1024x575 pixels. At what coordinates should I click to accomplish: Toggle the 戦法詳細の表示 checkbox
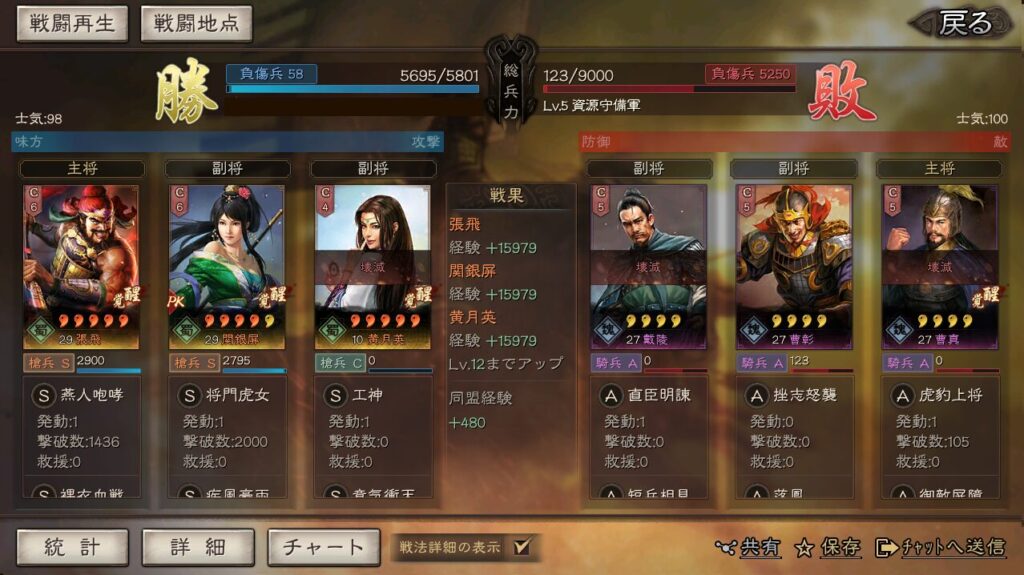[x=521, y=547]
